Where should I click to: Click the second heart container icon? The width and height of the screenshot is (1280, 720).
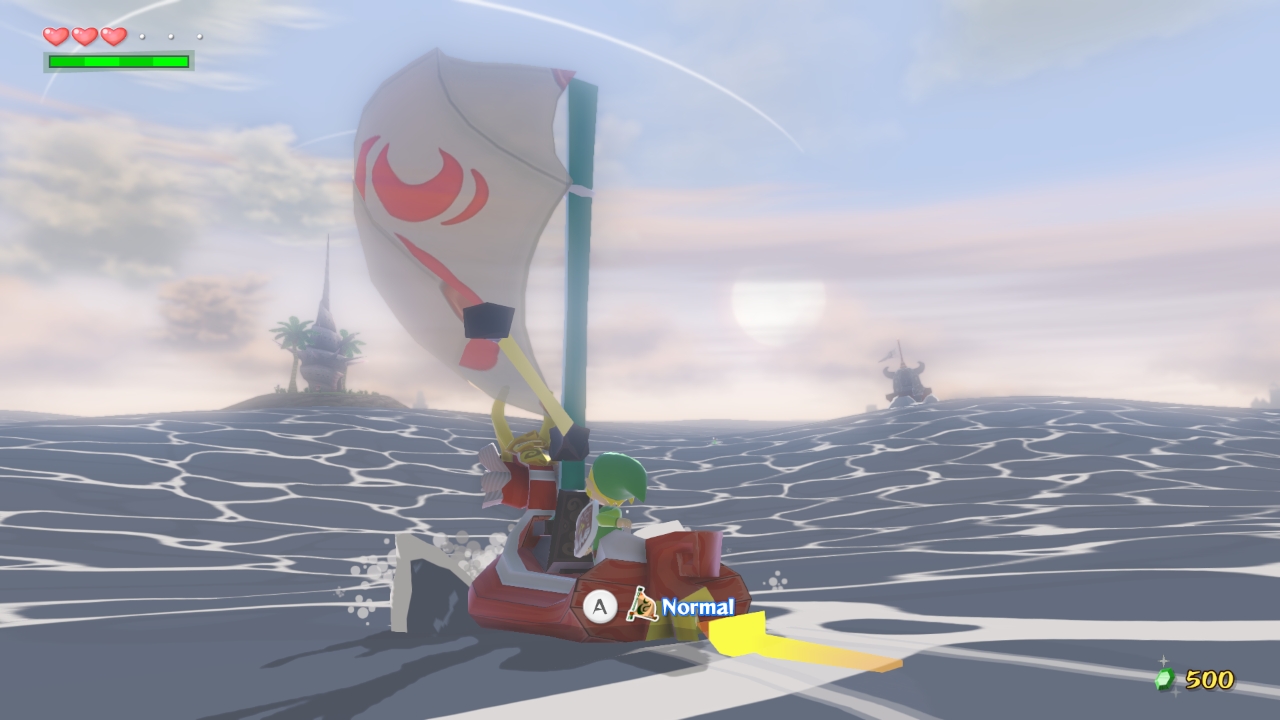[85, 37]
